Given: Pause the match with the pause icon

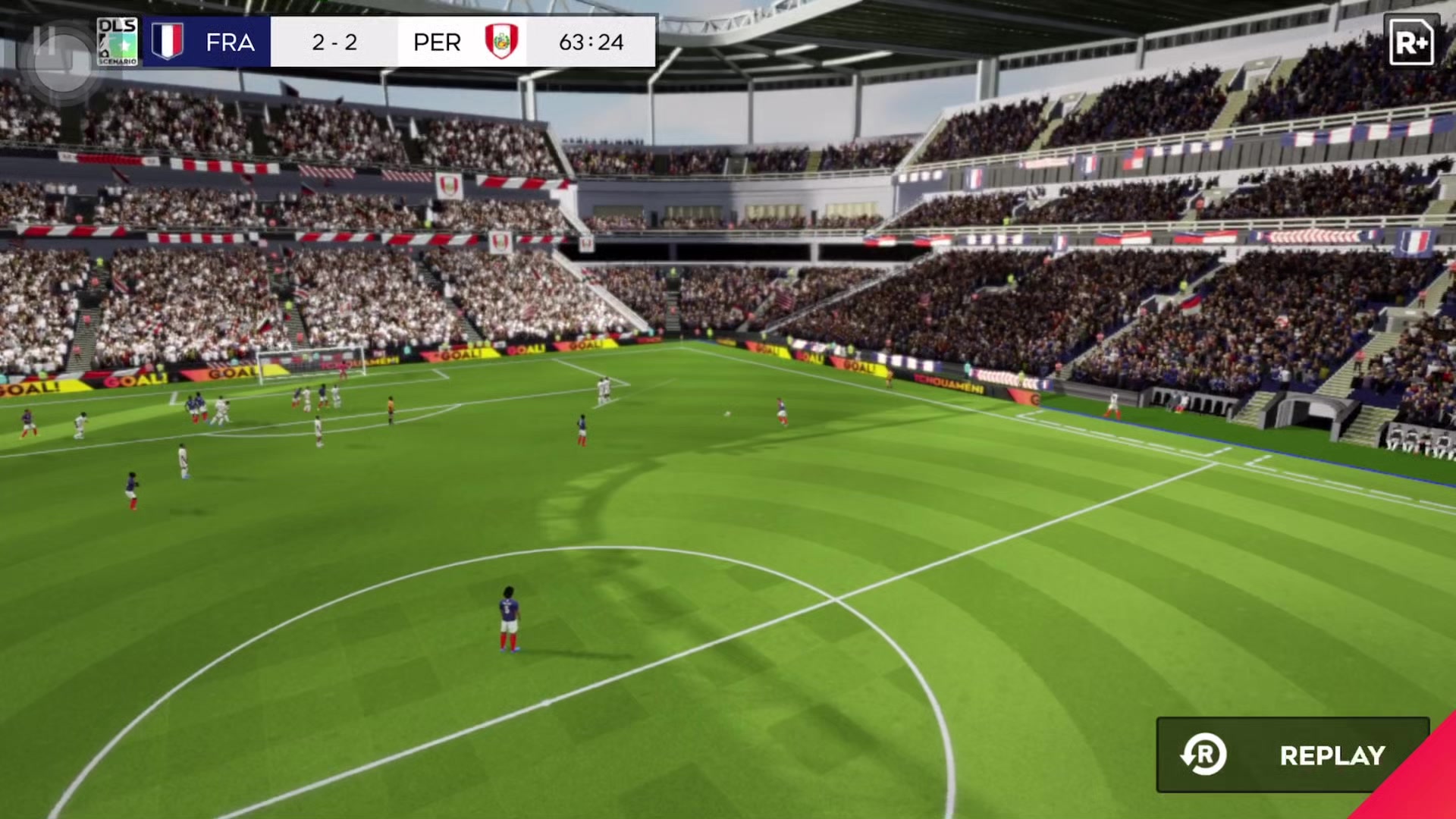Looking at the screenshot, I should 45,43.
